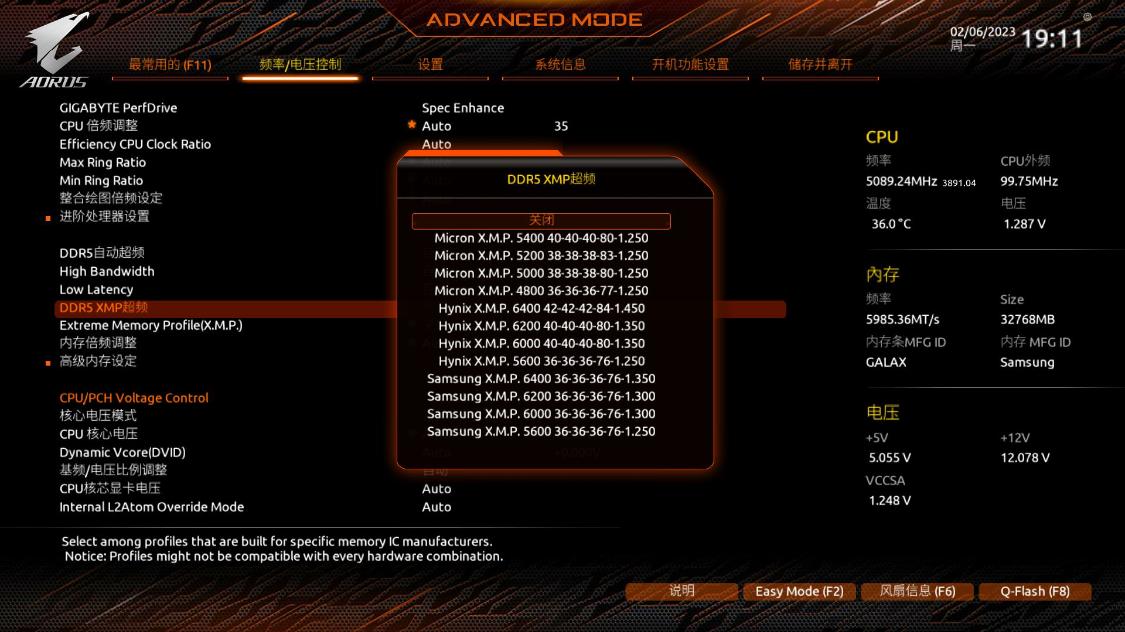The image size is (1125, 632).
Task: Select the 关闭 option in the XMP popup
Action: tap(541, 220)
